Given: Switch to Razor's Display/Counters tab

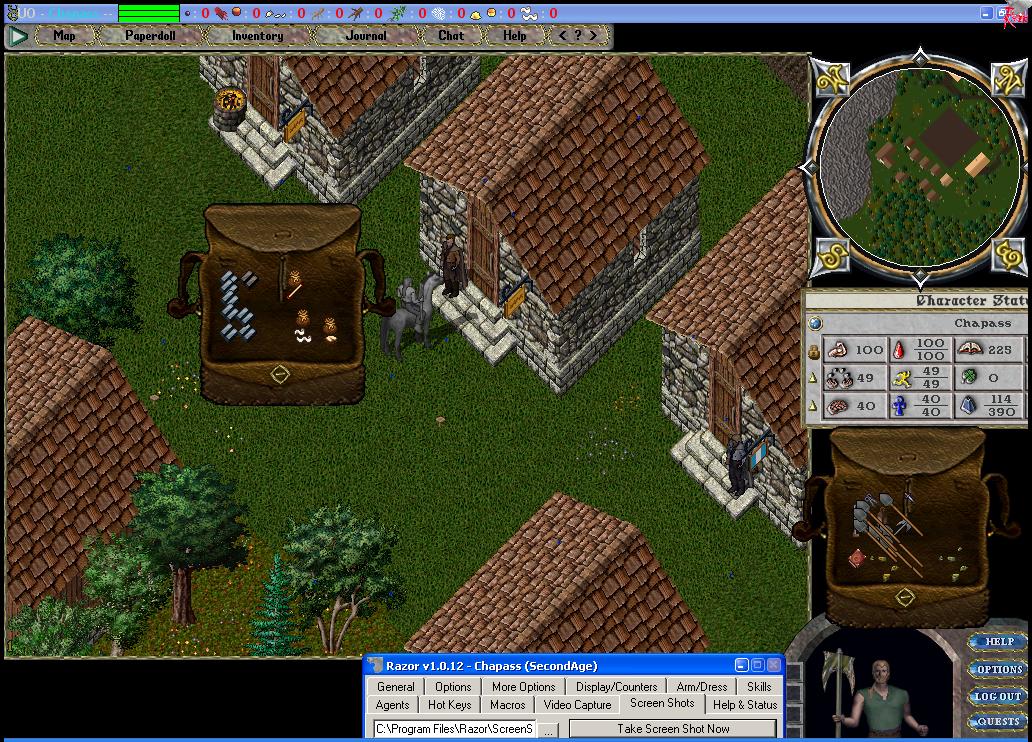Looking at the screenshot, I should pos(616,687).
